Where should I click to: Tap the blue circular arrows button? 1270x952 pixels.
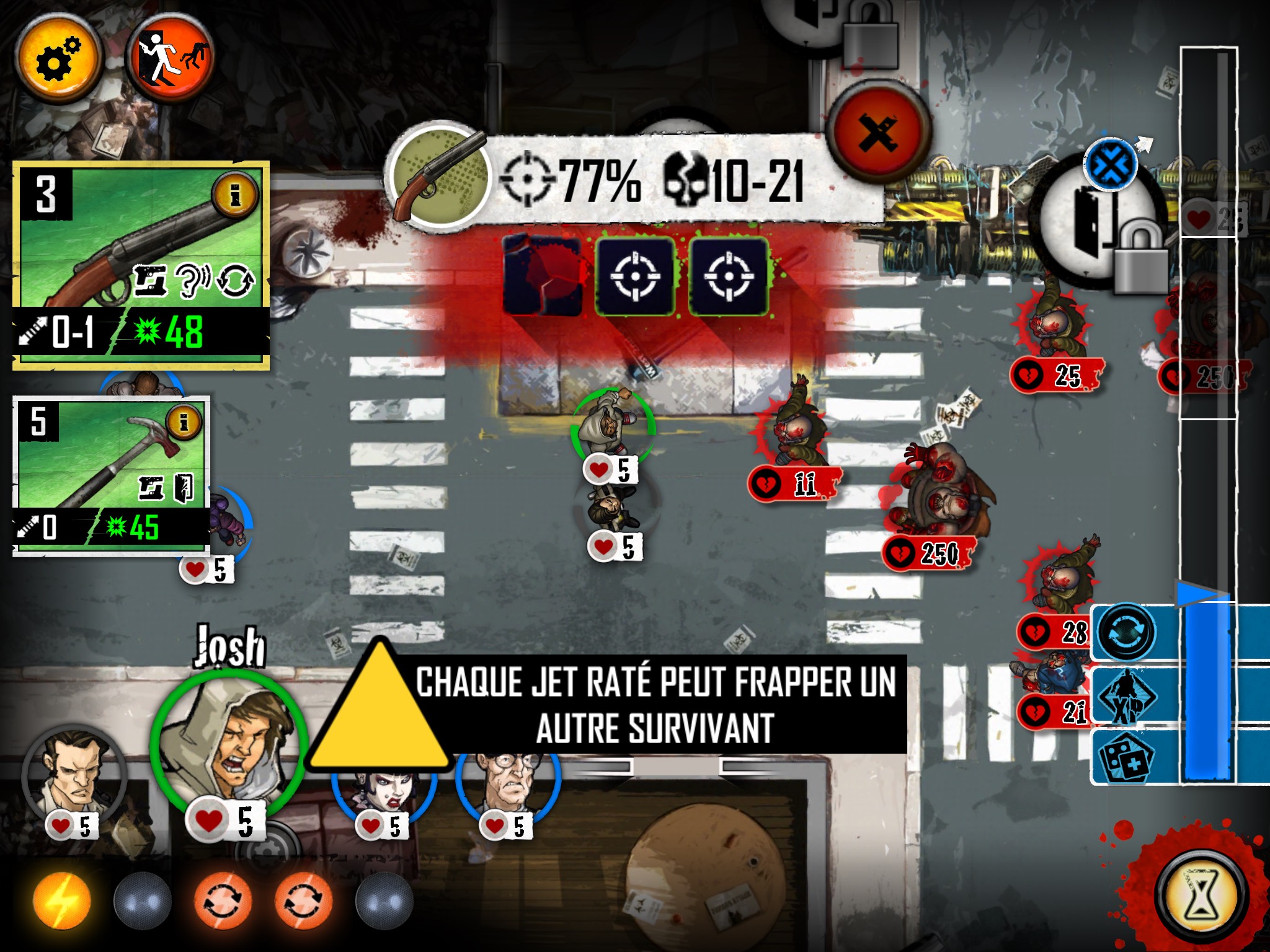[1125, 633]
